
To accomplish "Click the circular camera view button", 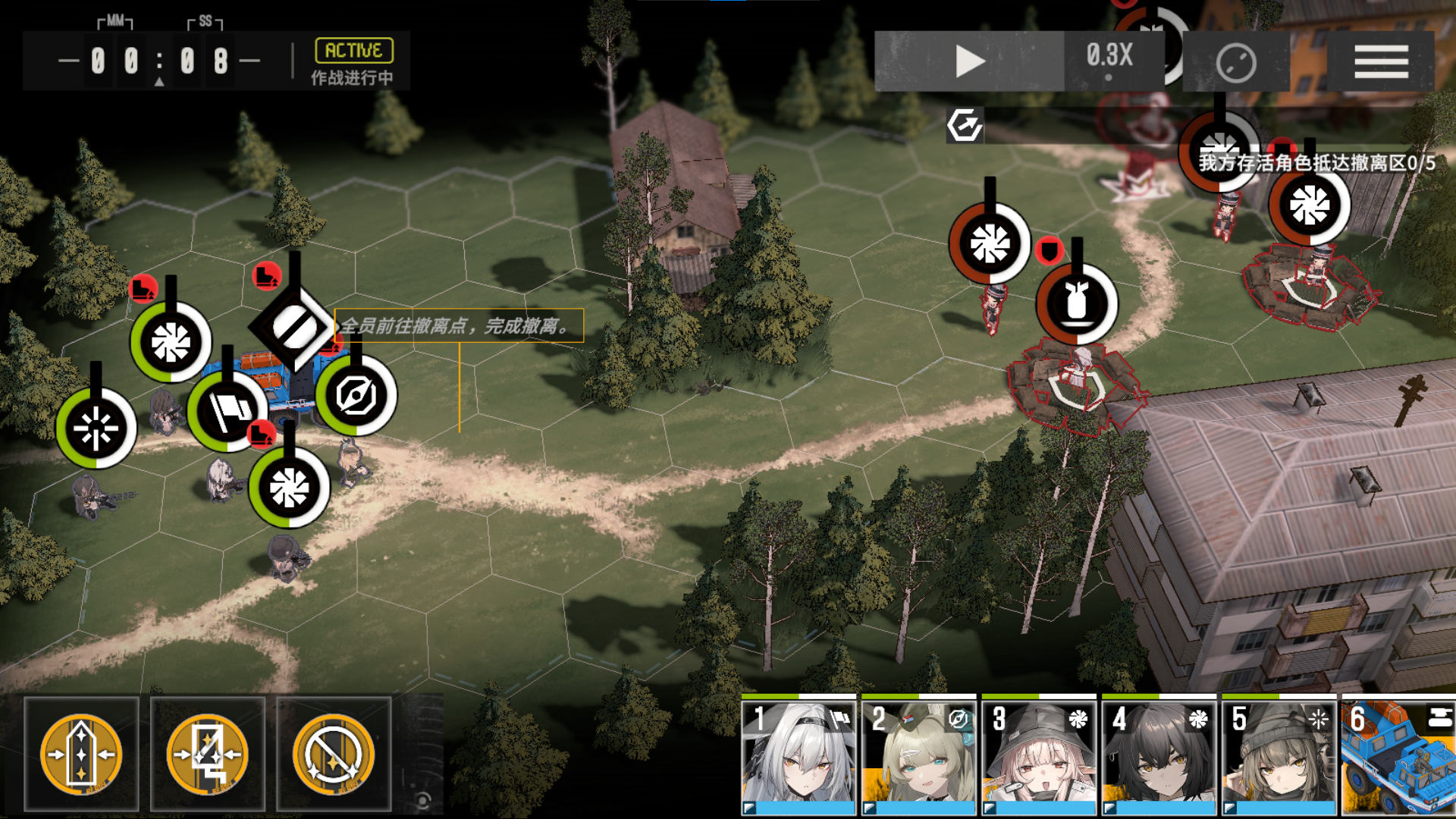I will (1236, 63).
